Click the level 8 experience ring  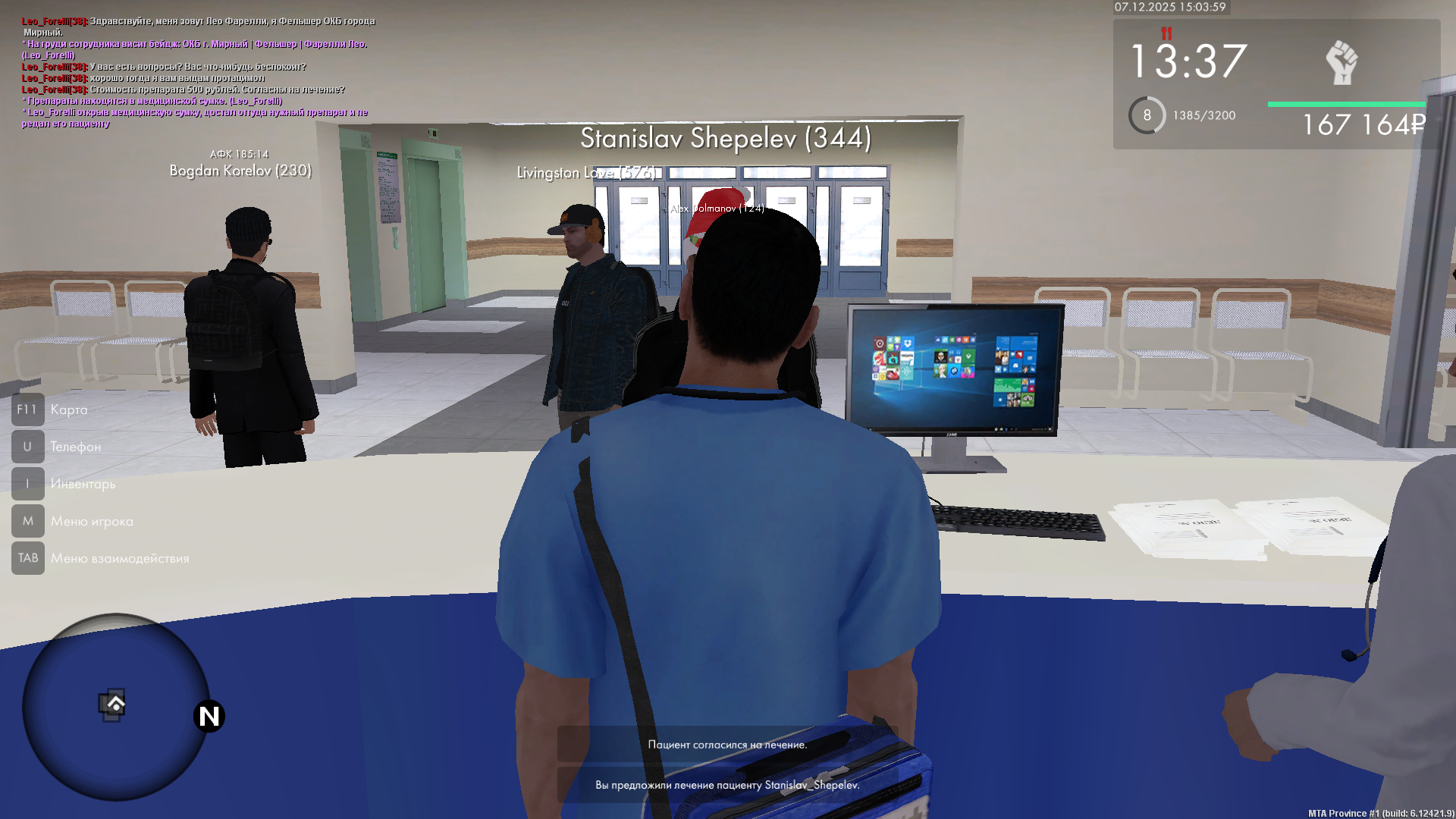tap(1146, 115)
